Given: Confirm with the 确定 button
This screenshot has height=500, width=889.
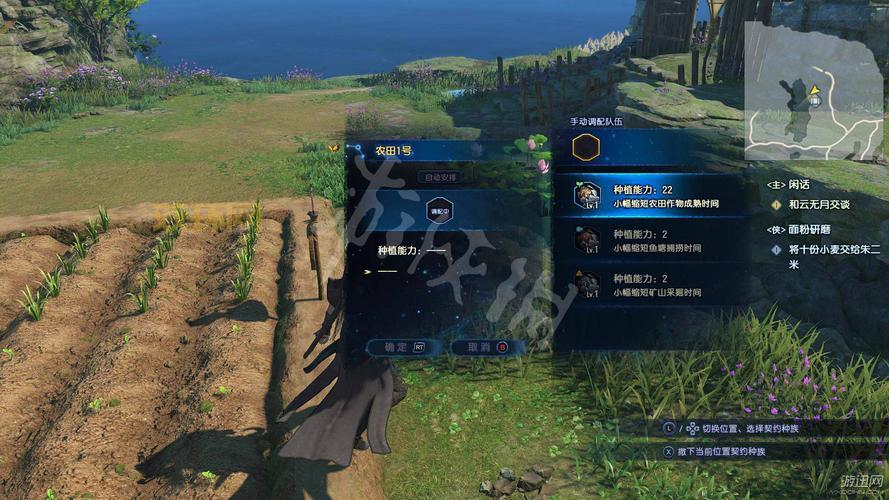Looking at the screenshot, I should coord(397,347).
